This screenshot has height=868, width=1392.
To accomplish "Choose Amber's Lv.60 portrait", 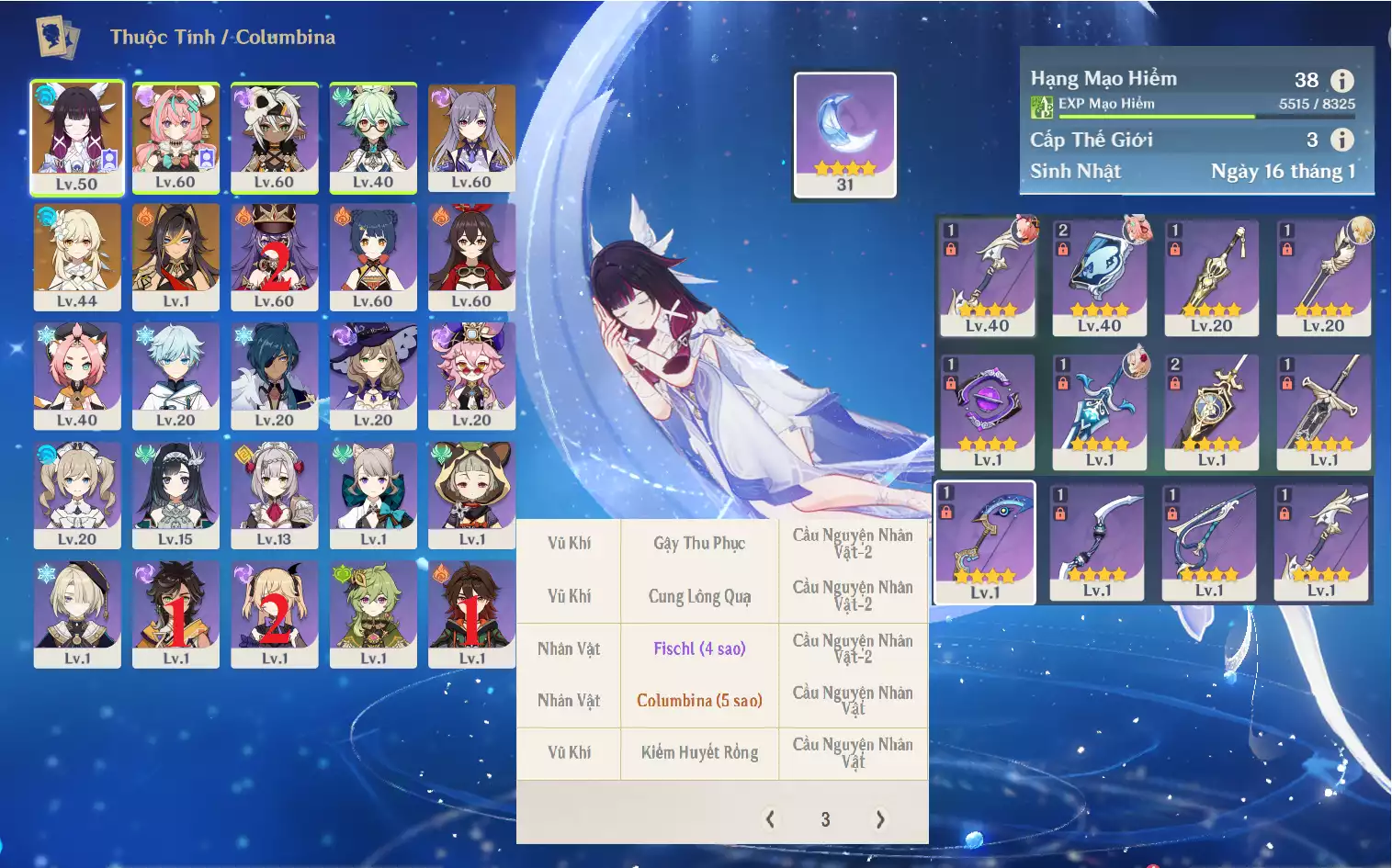I will pos(471,255).
